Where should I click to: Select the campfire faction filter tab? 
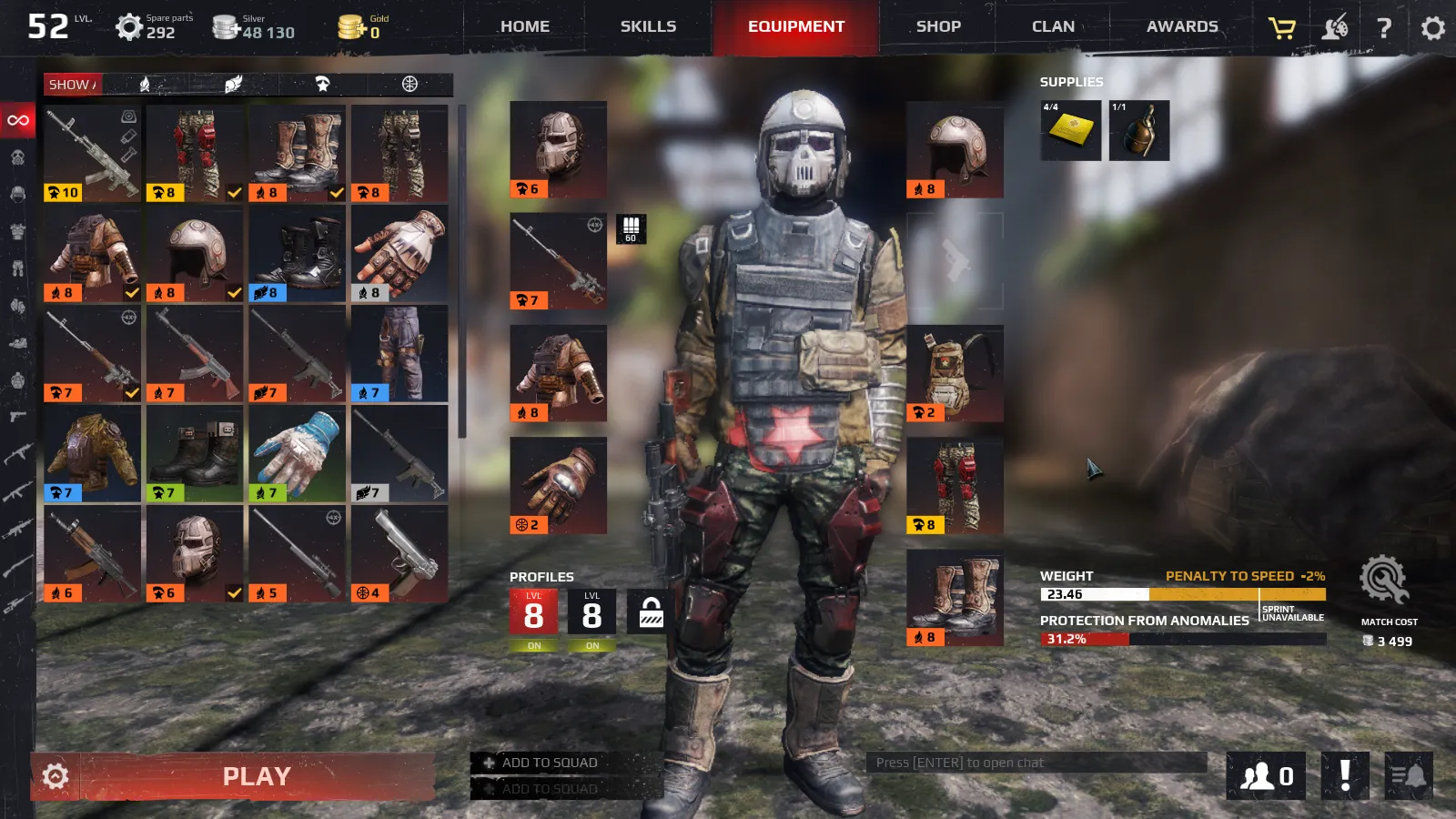[x=146, y=85]
